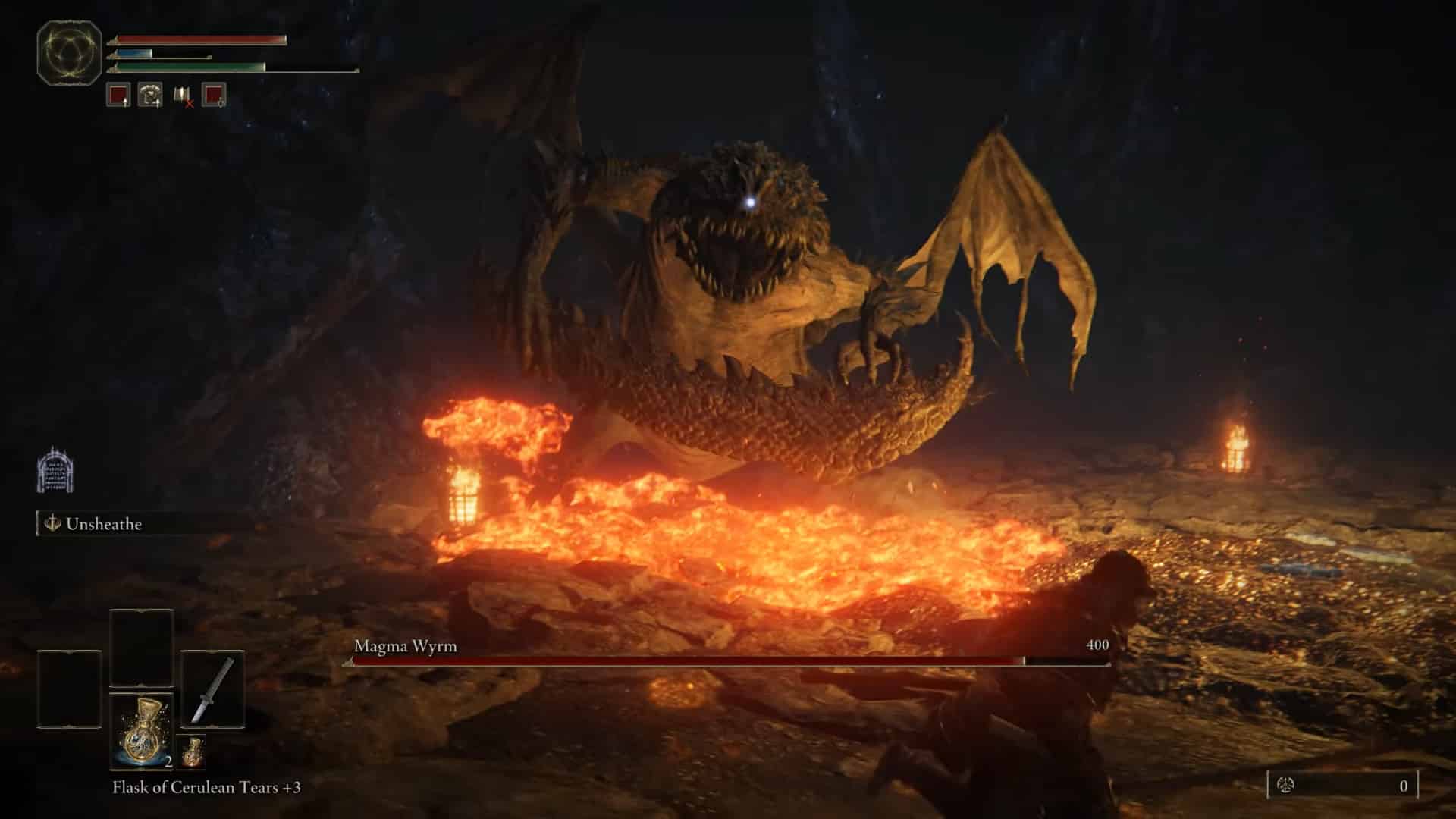Click the armor buff status icon
The image size is (1456, 819).
point(152,96)
